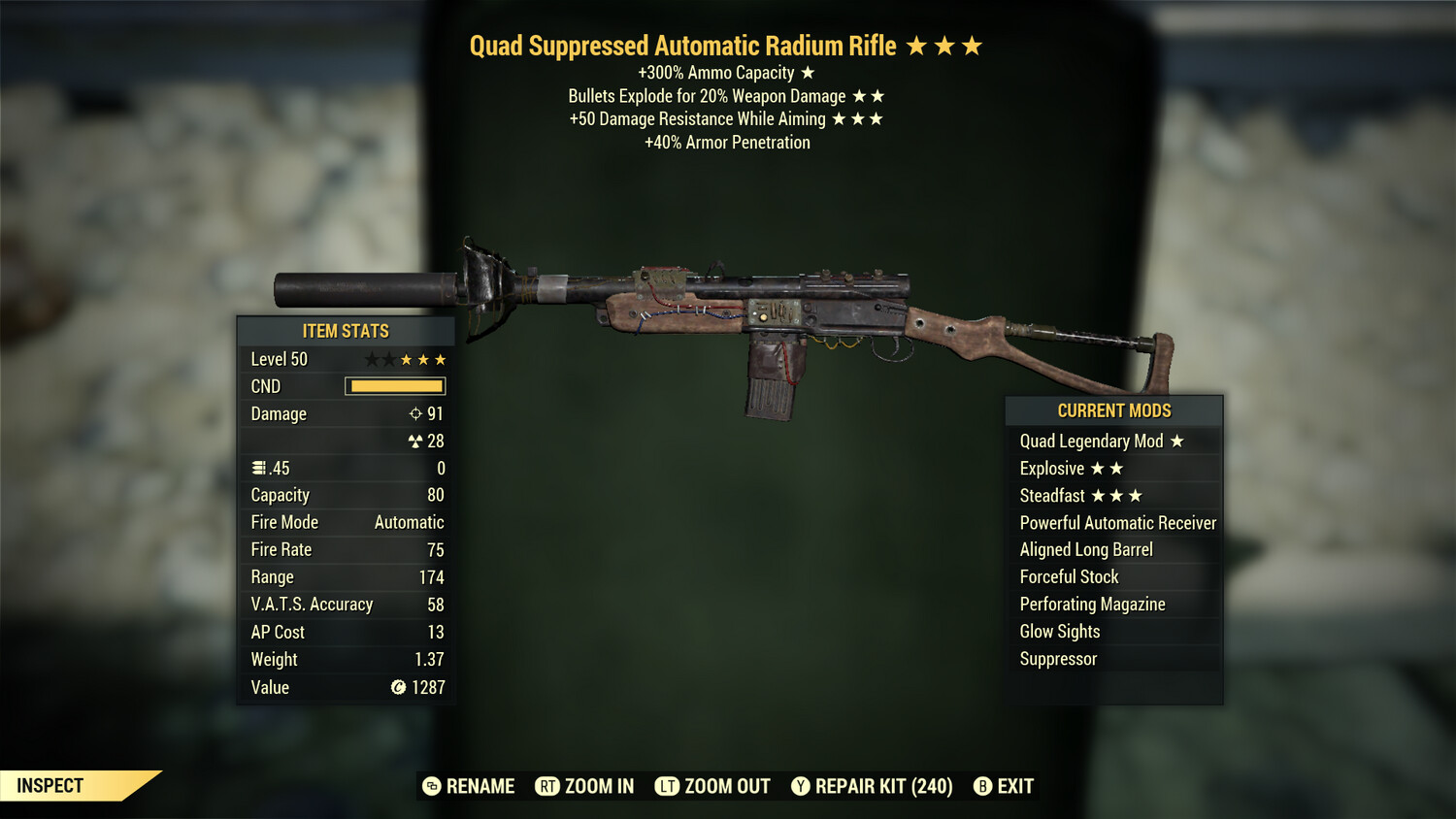Click the caps currency icon next to 1287
The height and width of the screenshot is (819, 1456).
(397, 687)
